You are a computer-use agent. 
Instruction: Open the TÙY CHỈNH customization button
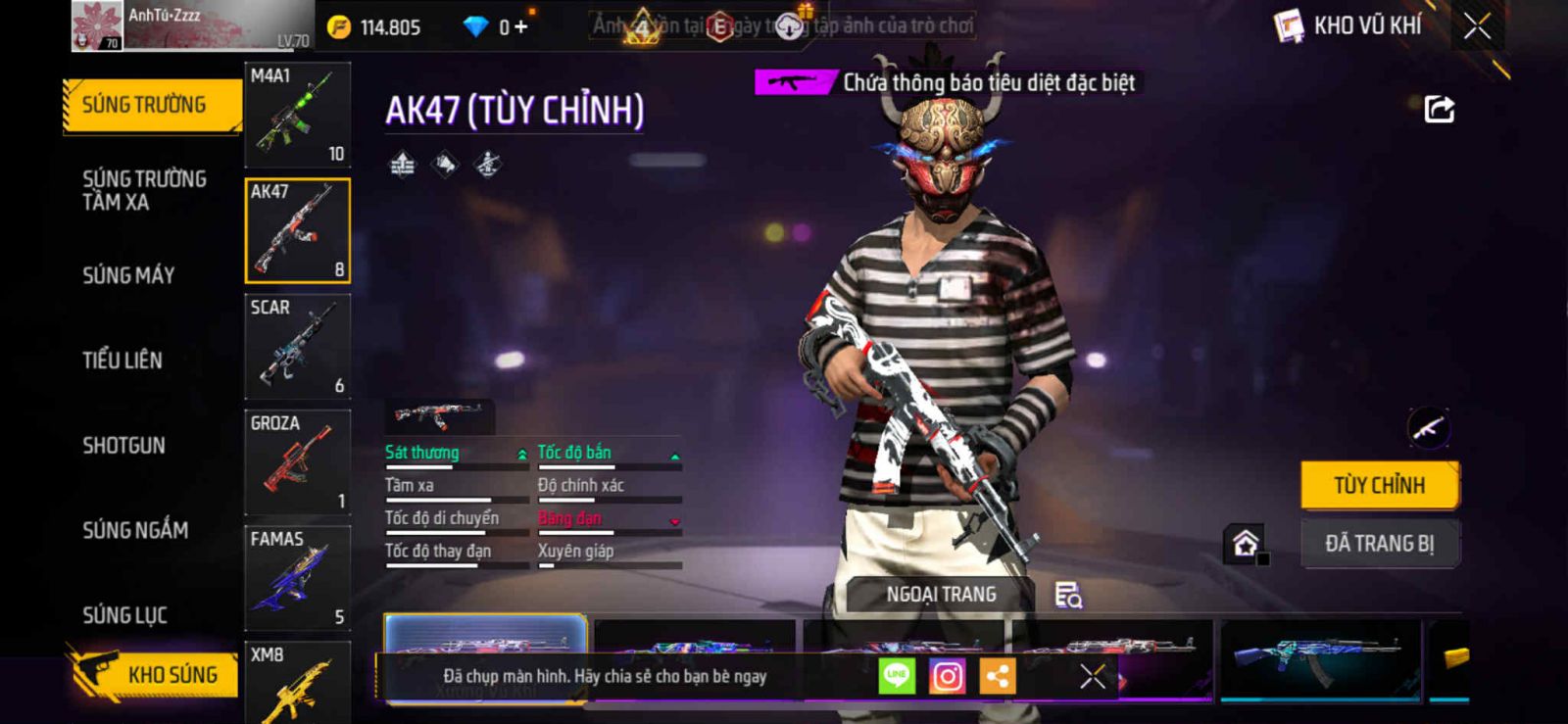point(1379,485)
